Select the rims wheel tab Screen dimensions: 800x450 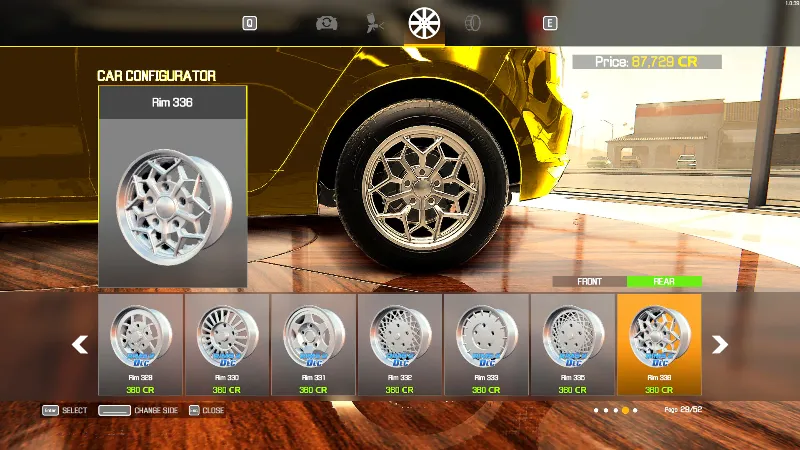[425, 22]
